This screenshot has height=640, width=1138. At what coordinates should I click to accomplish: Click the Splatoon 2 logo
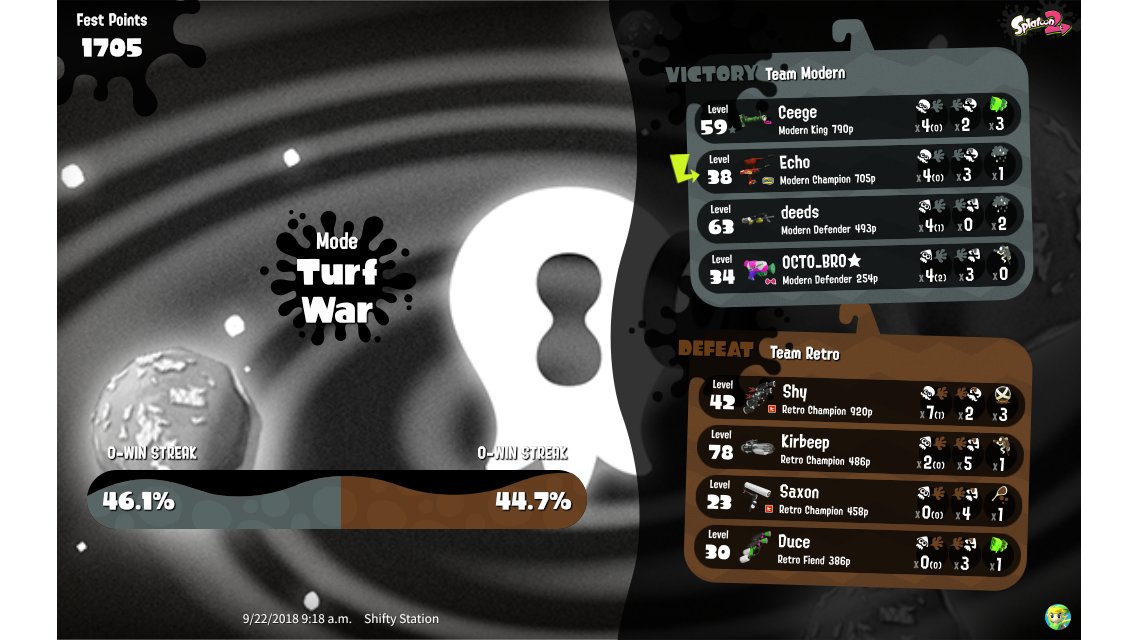pyautogui.click(x=1040, y=25)
